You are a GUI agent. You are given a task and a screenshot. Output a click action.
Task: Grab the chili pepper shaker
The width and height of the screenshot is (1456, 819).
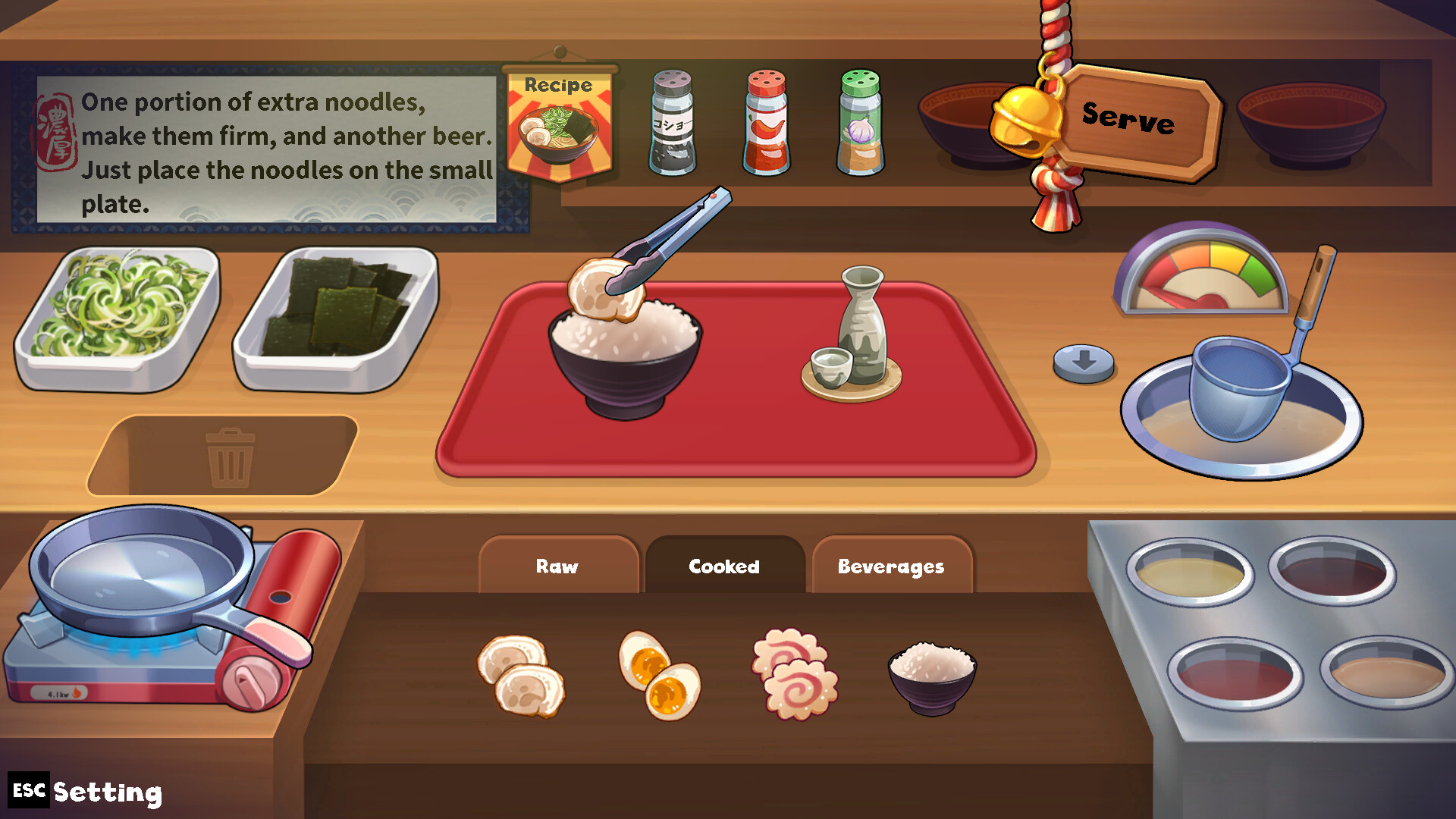(x=766, y=125)
